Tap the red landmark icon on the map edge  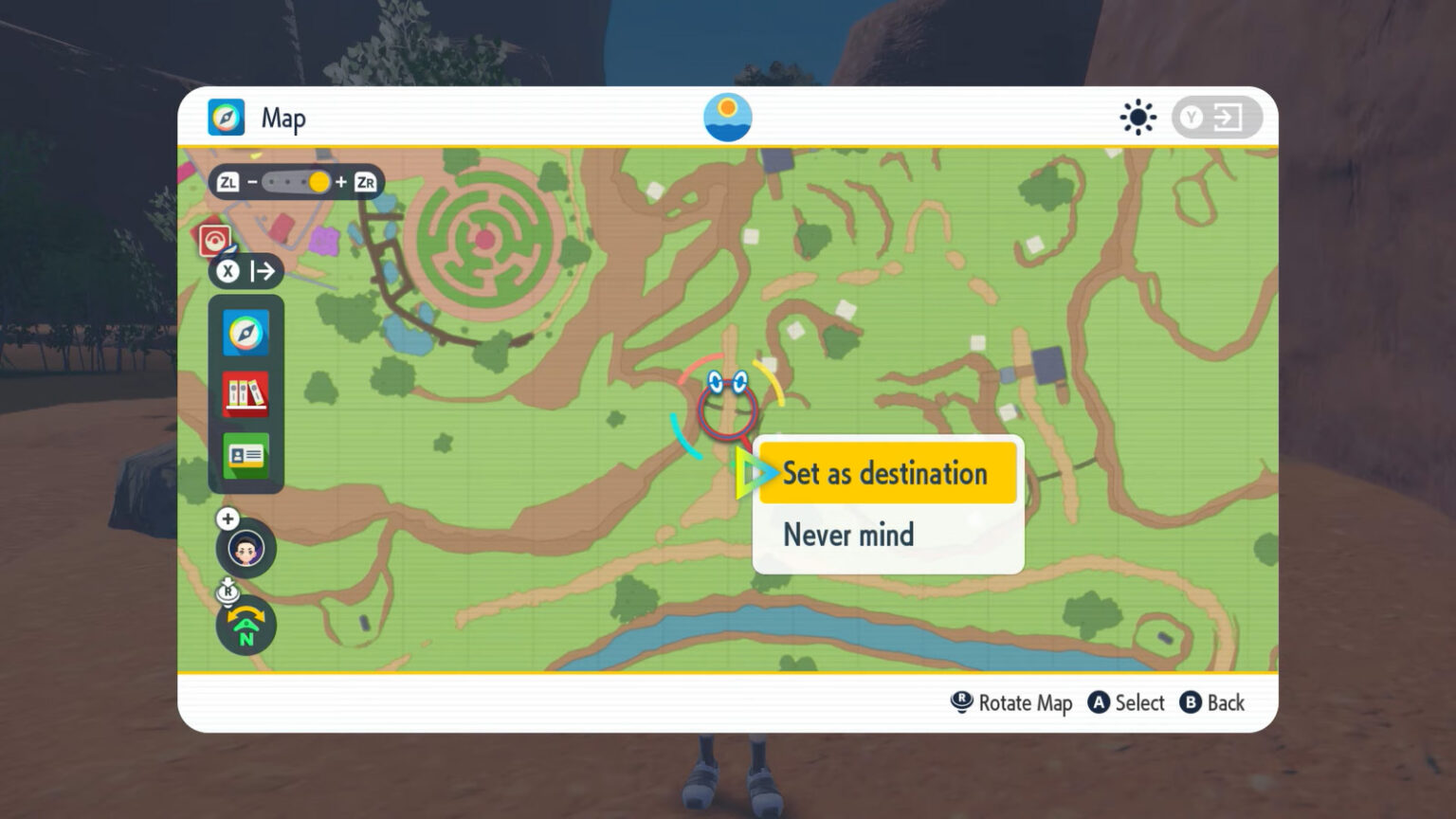pyautogui.click(x=216, y=239)
